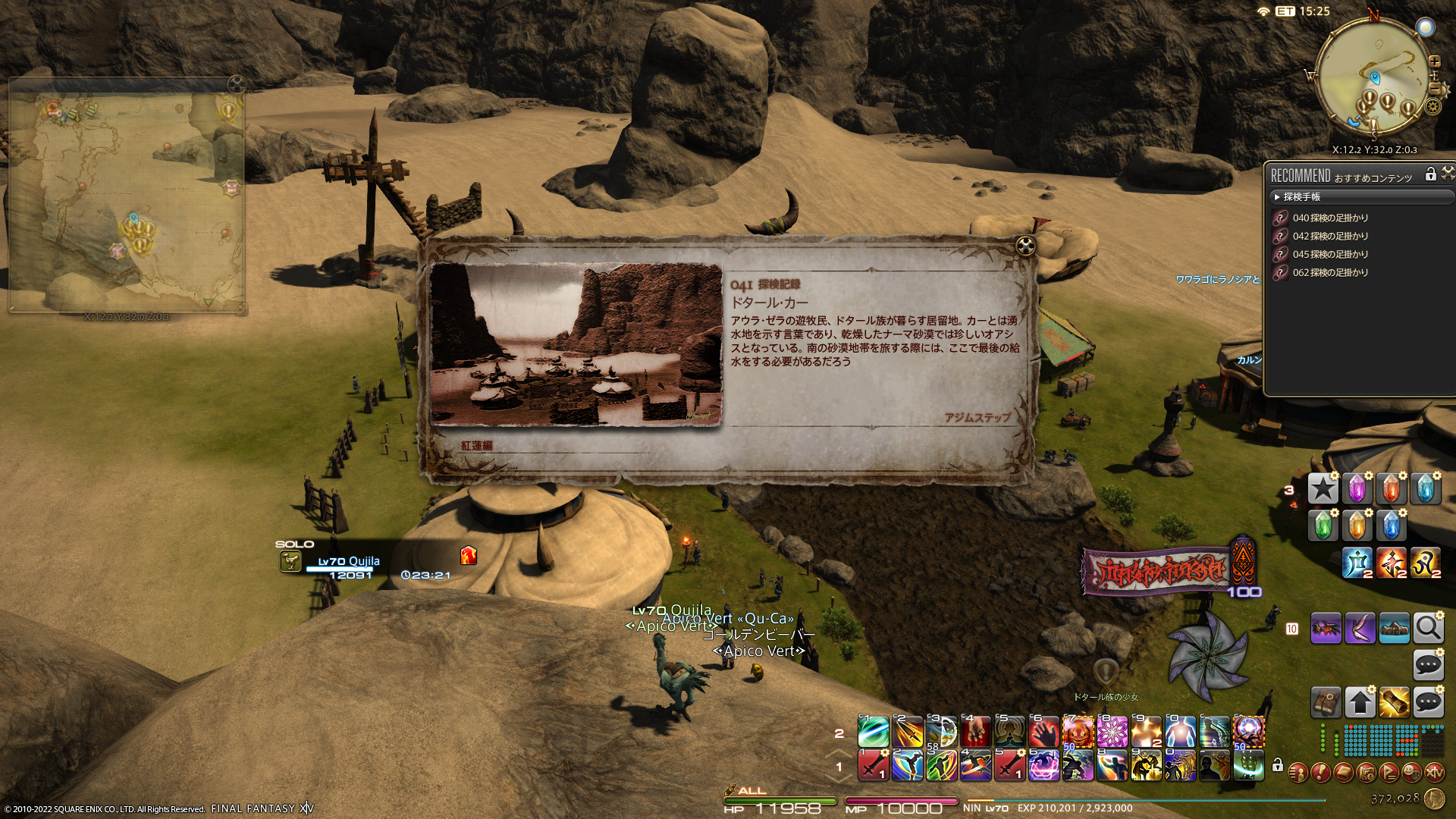This screenshot has width=1456, height=819.
Task: Open the magnifying glass search shortcut
Action: point(1428,629)
